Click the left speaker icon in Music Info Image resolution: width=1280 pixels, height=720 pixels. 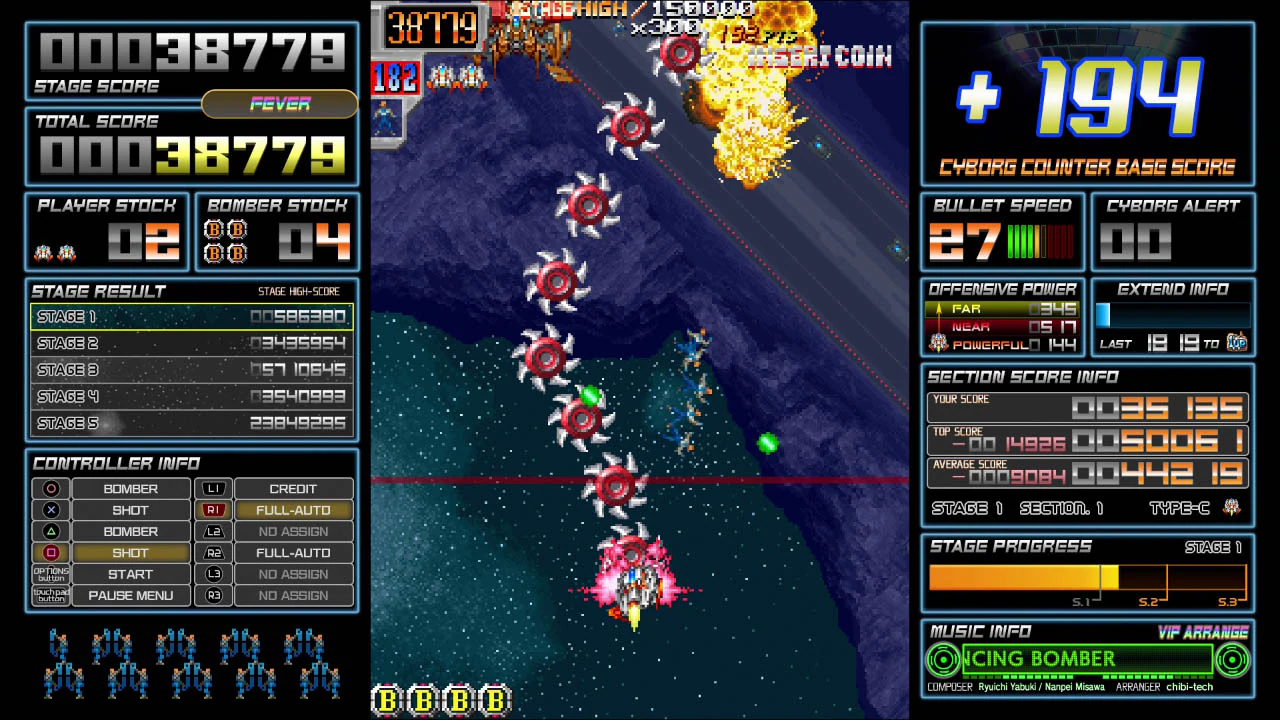(x=942, y=659)
